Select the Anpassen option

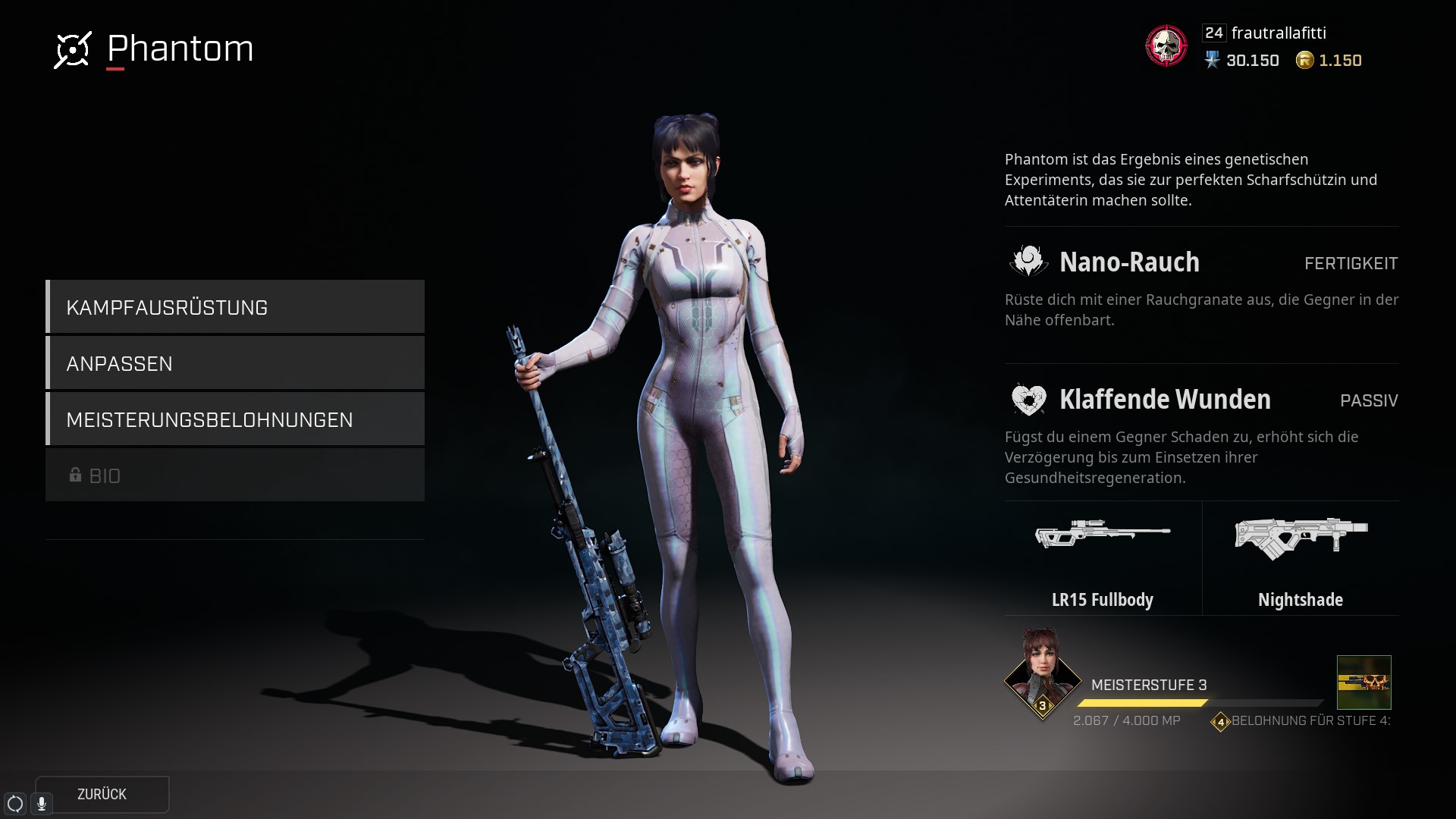(x=235, y=363)
